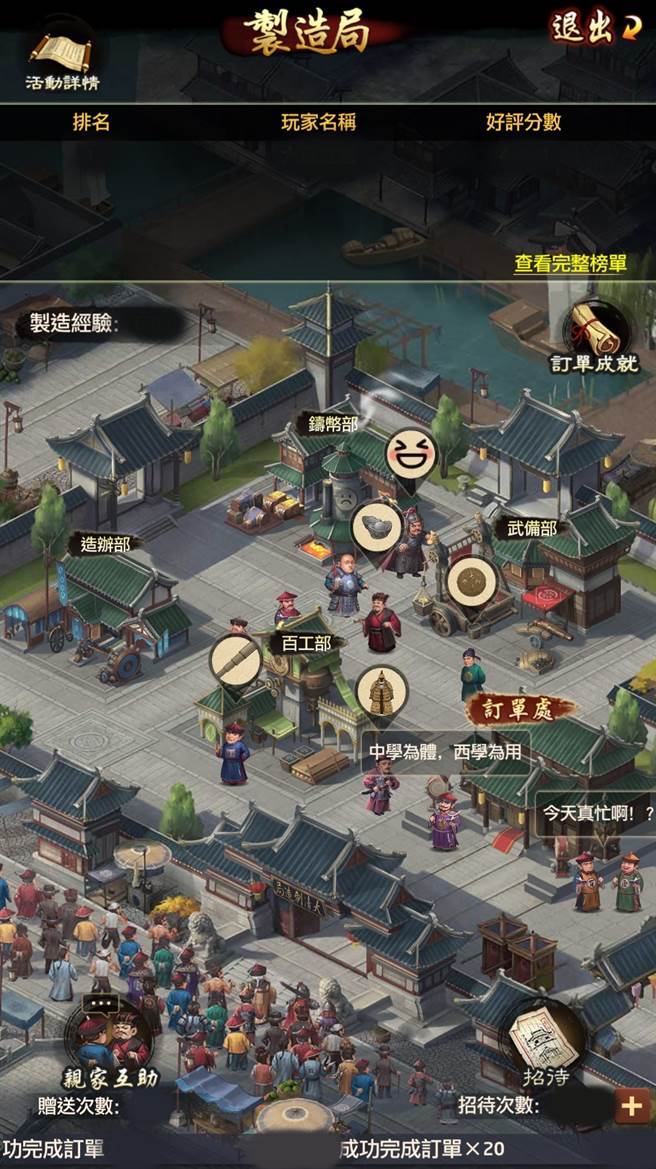
Task: Add 招待次數 with plus button
Action: coord(632,1105)
